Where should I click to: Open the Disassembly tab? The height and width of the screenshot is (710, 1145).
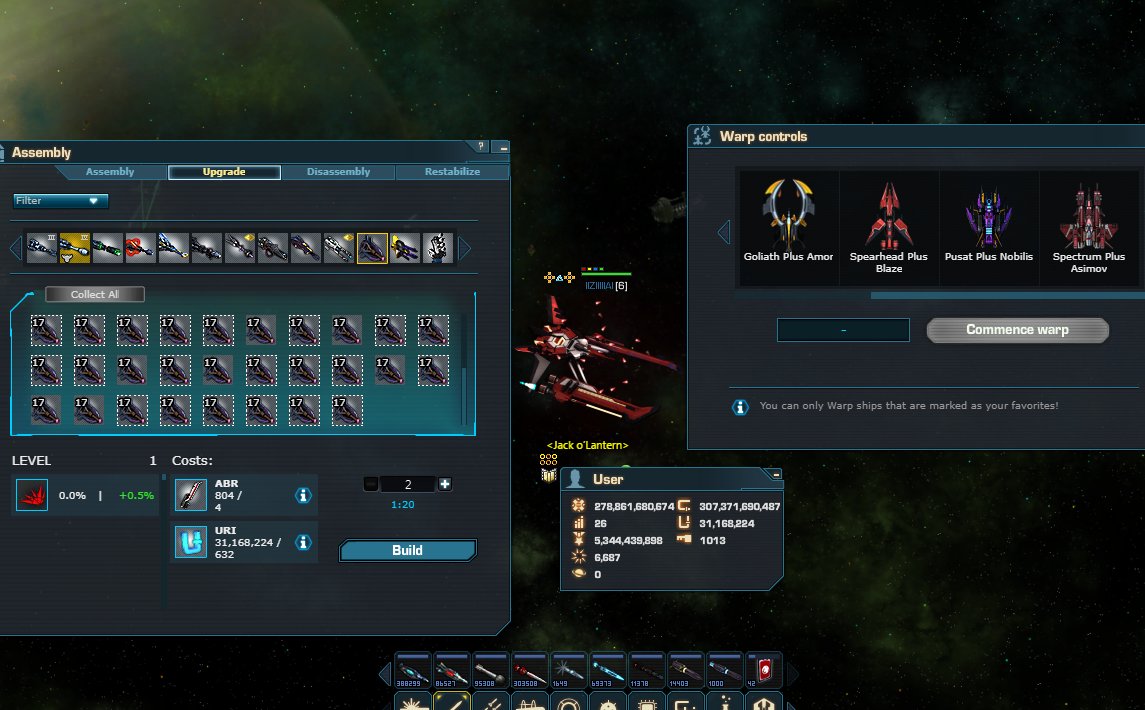338,172
